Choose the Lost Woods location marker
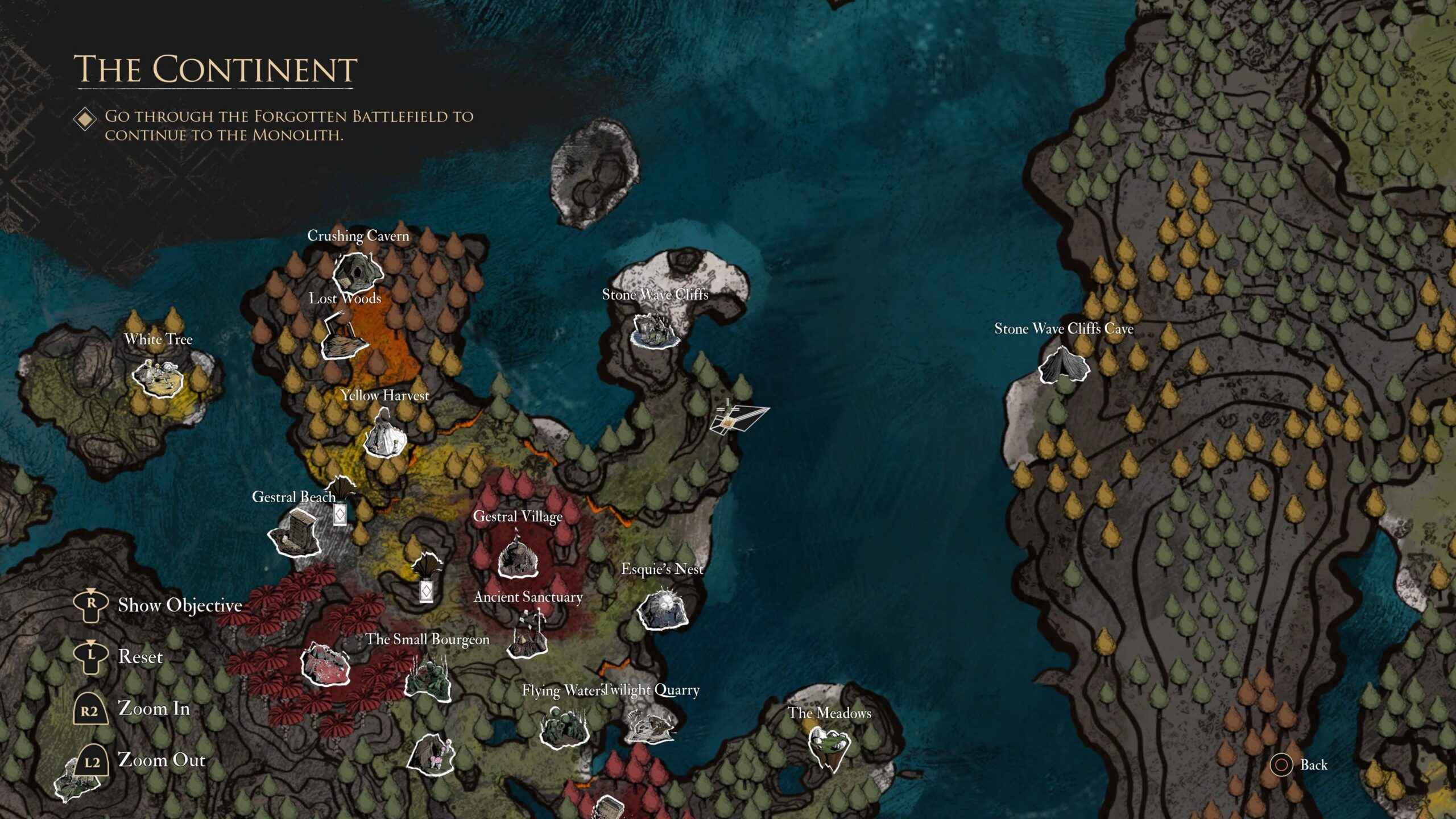This screenshot has height=819, width=1456. point(345,338)
